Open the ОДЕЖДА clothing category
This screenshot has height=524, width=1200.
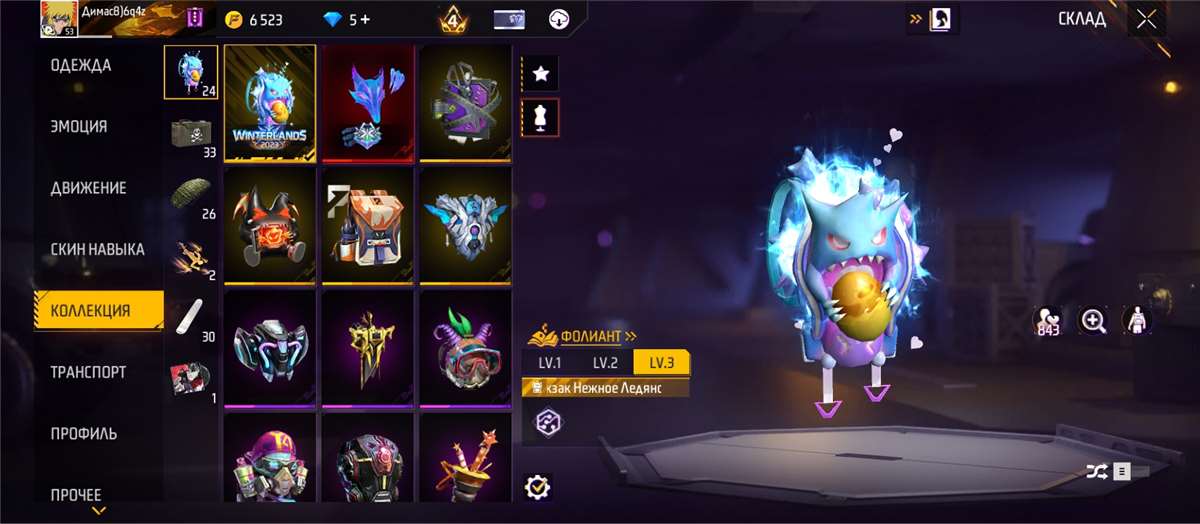click(x=81, y=66)
